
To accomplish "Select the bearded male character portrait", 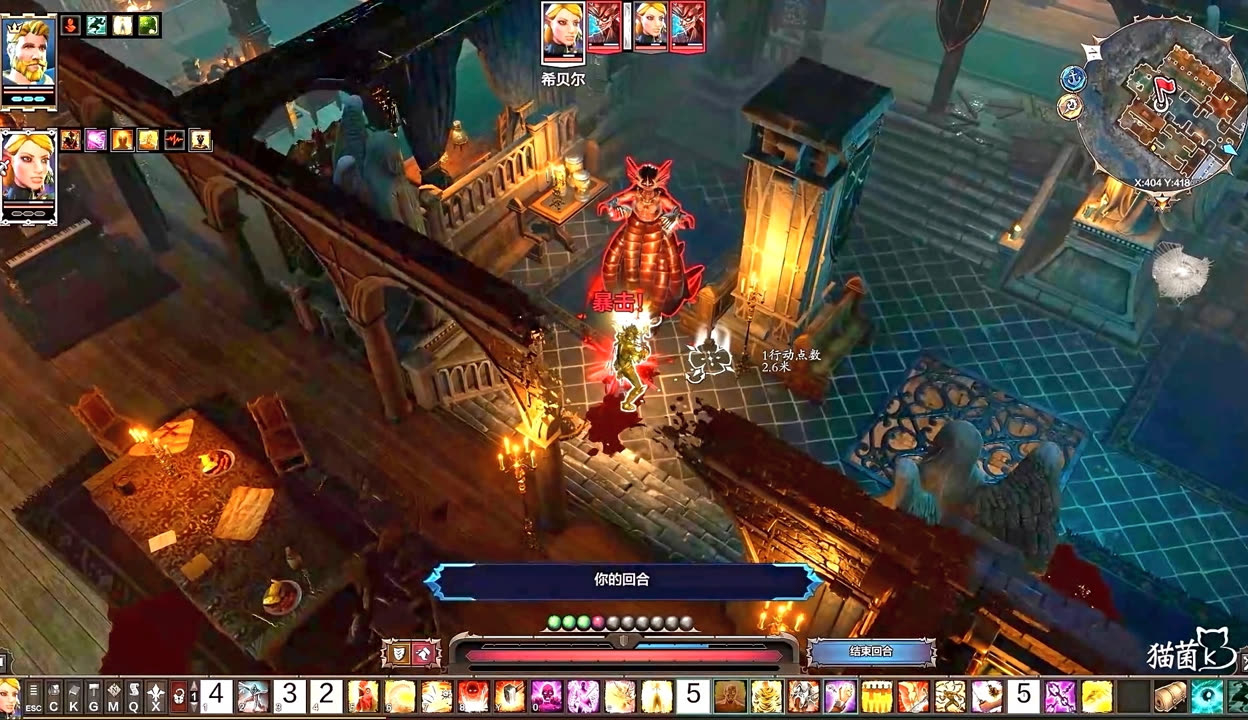I will click(28, 59).
